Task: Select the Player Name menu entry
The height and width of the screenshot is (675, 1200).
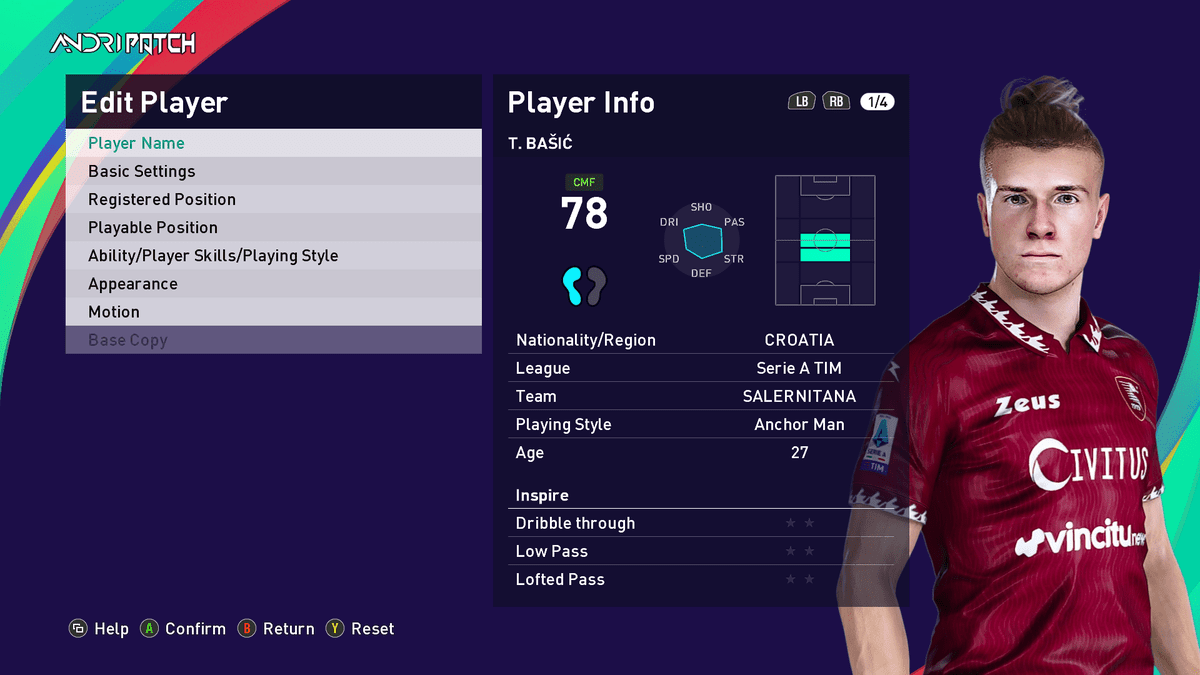Action: [273, 143]
